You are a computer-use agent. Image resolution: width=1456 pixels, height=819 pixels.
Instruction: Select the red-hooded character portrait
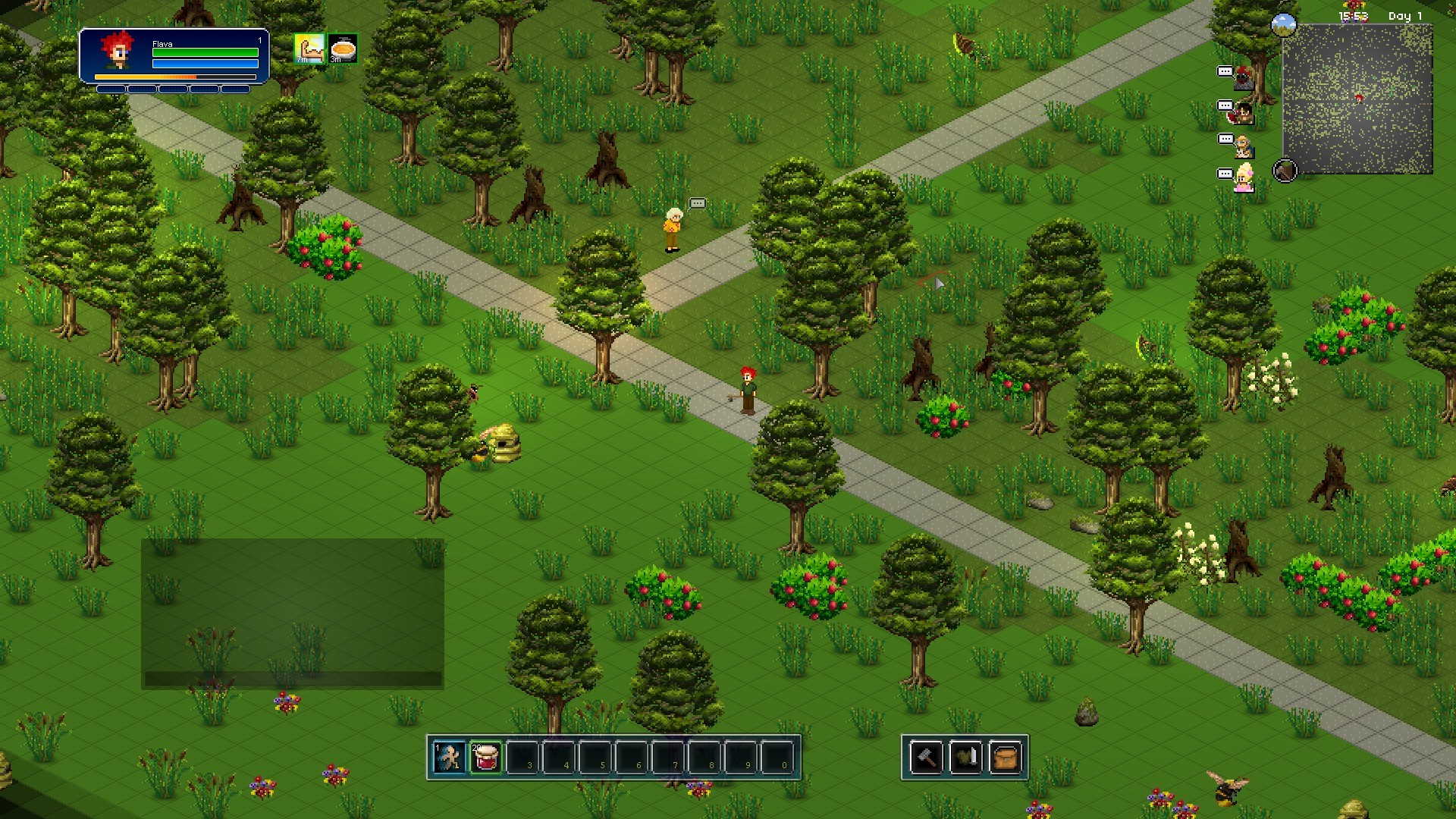coord(1243,77)
